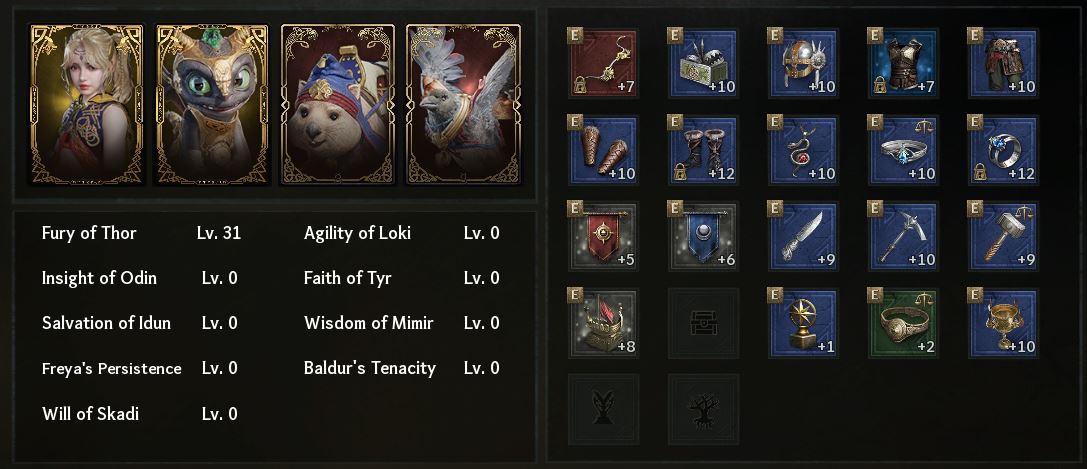Select the +7 chest armor slot
1087x469 pixels.
tap(903, 63)
